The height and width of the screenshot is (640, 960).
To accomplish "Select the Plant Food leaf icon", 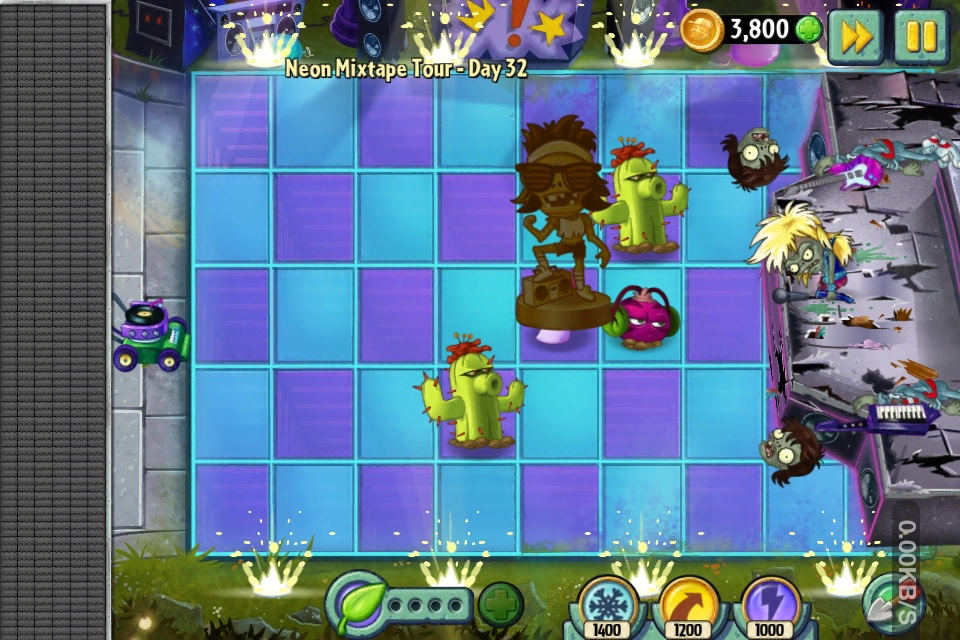I will pyautogui.click(x=355, y=604).
